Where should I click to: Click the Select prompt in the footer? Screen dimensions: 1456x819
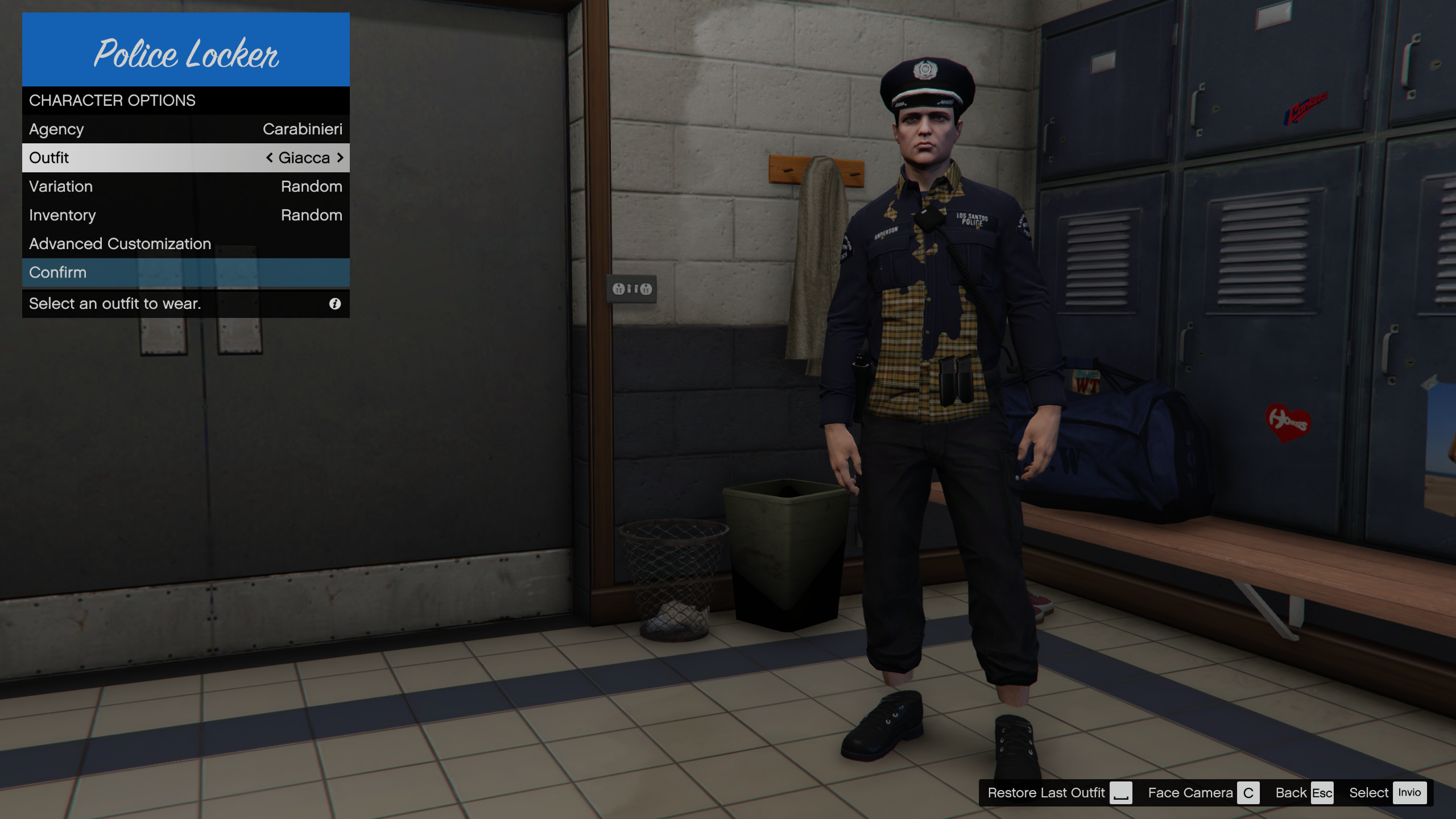click(x=1387, y=793)
